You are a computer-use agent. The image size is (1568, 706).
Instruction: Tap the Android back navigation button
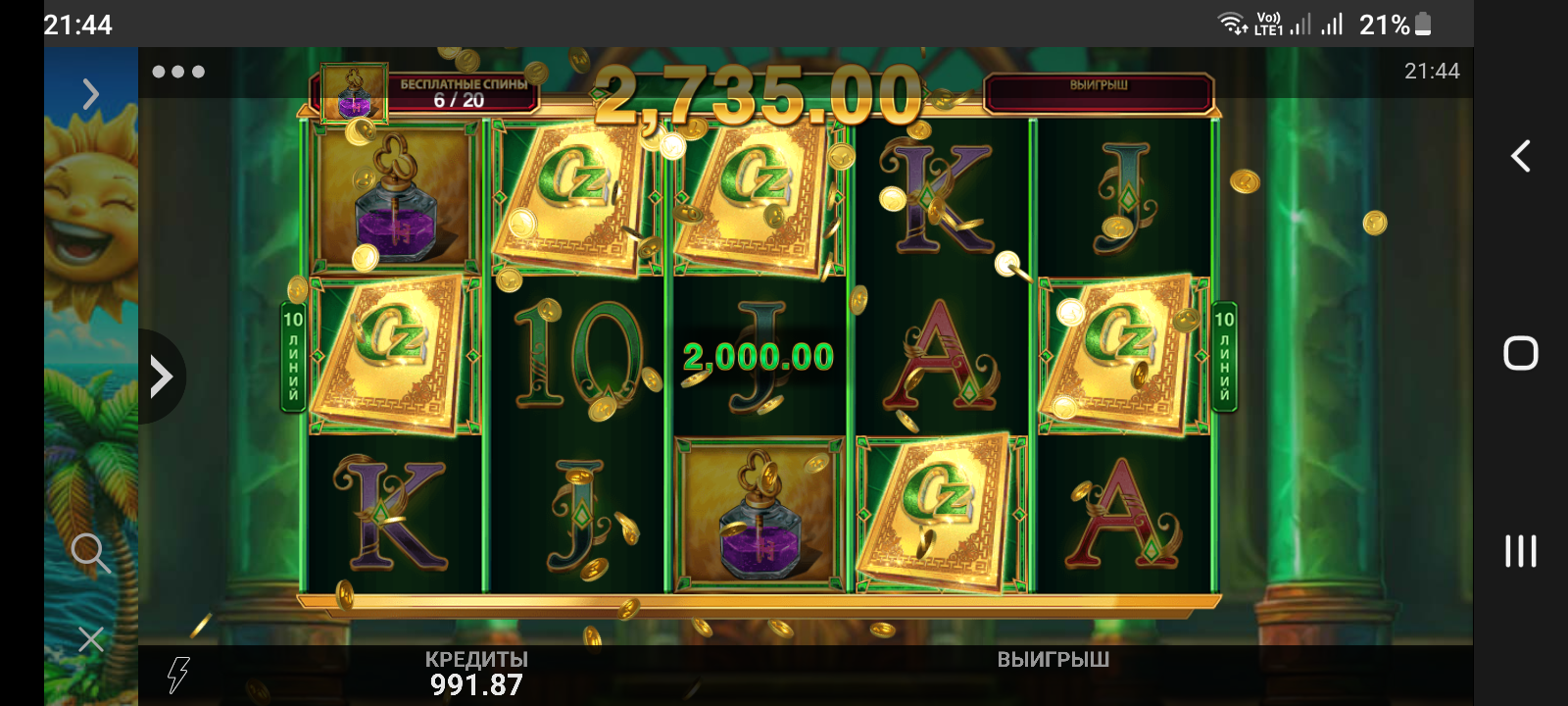pos(1520,156)
